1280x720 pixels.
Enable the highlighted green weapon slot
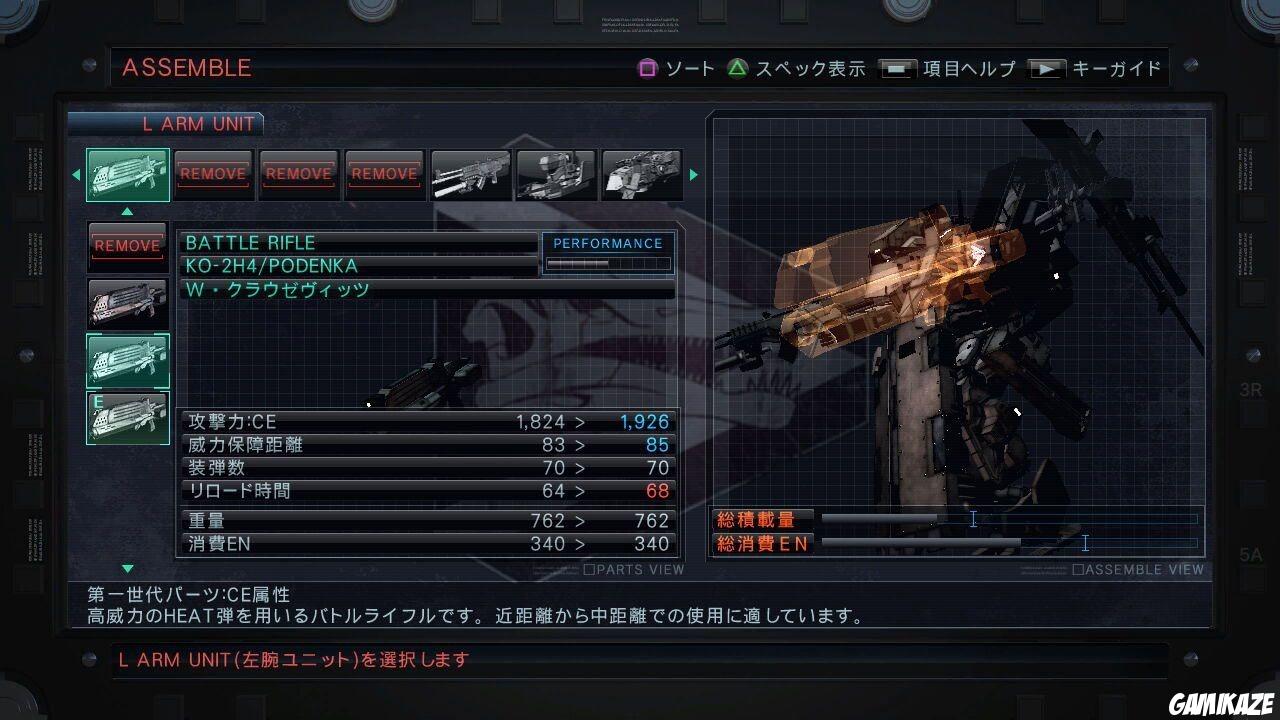coord(127,360)
